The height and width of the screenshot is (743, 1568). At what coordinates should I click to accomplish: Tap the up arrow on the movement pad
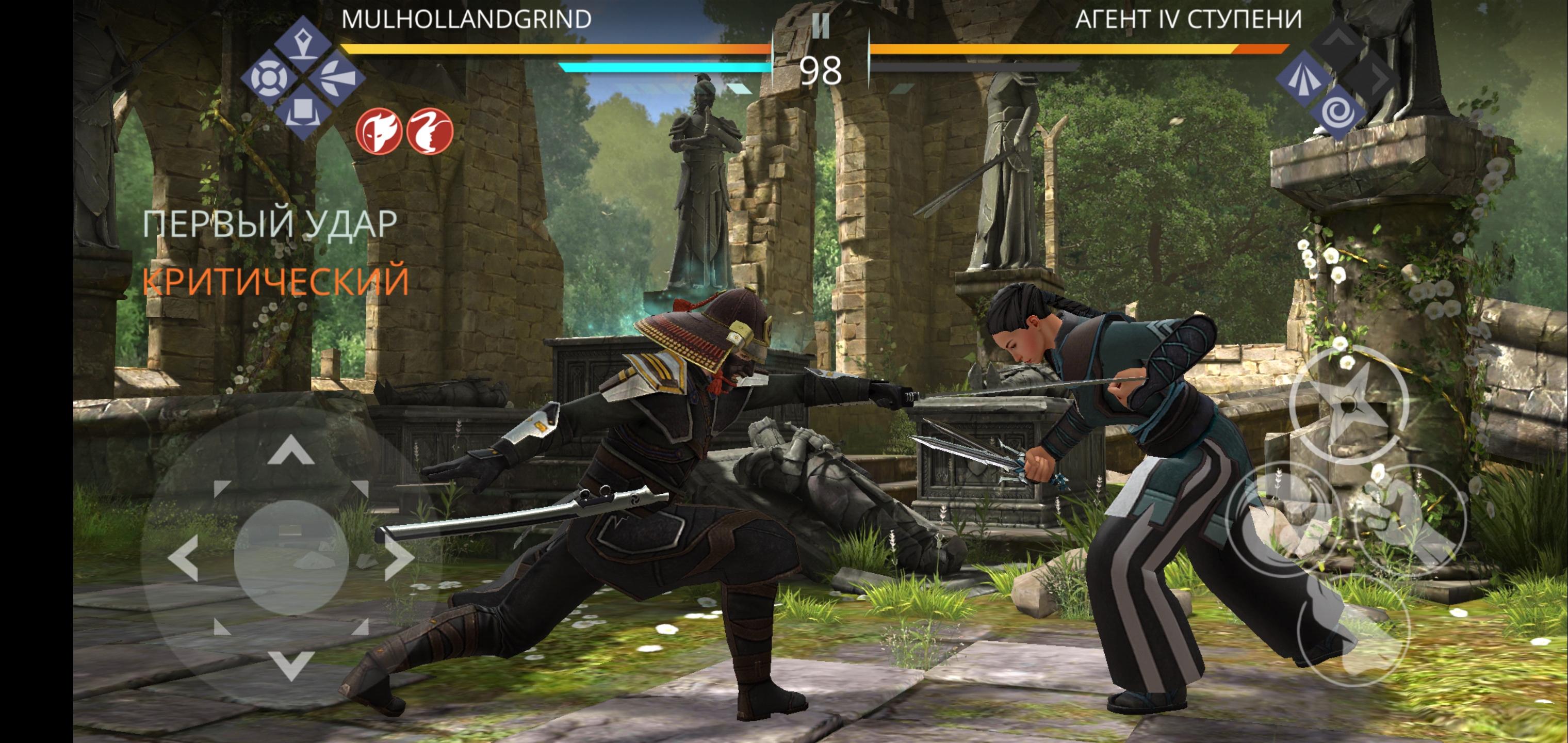tap(291, 450)
